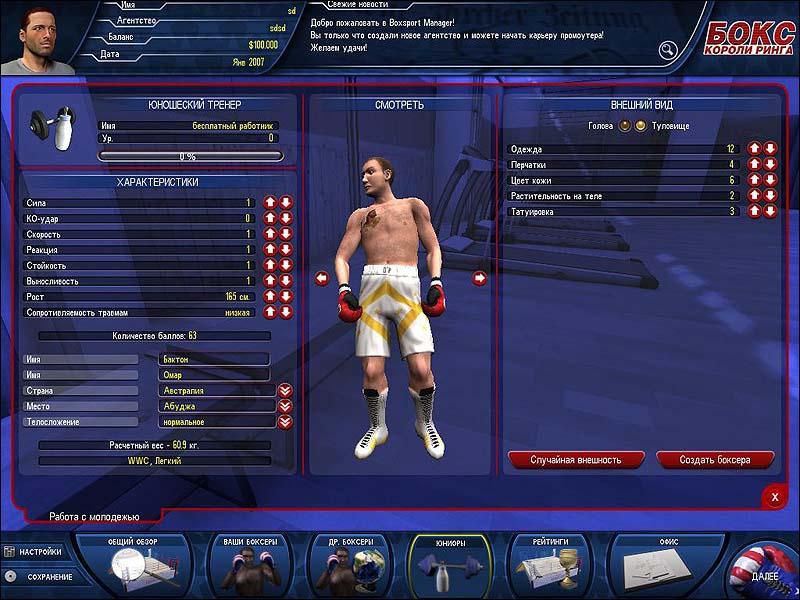Close the boxer creation panel

773,496
